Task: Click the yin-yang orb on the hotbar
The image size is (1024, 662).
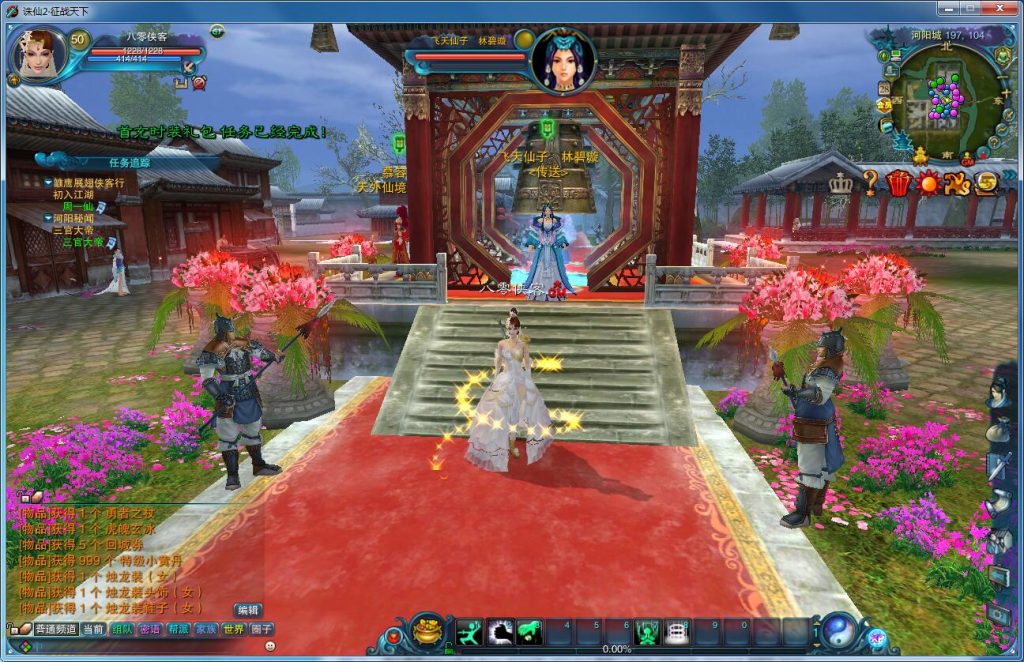Action: pos(838,631)
